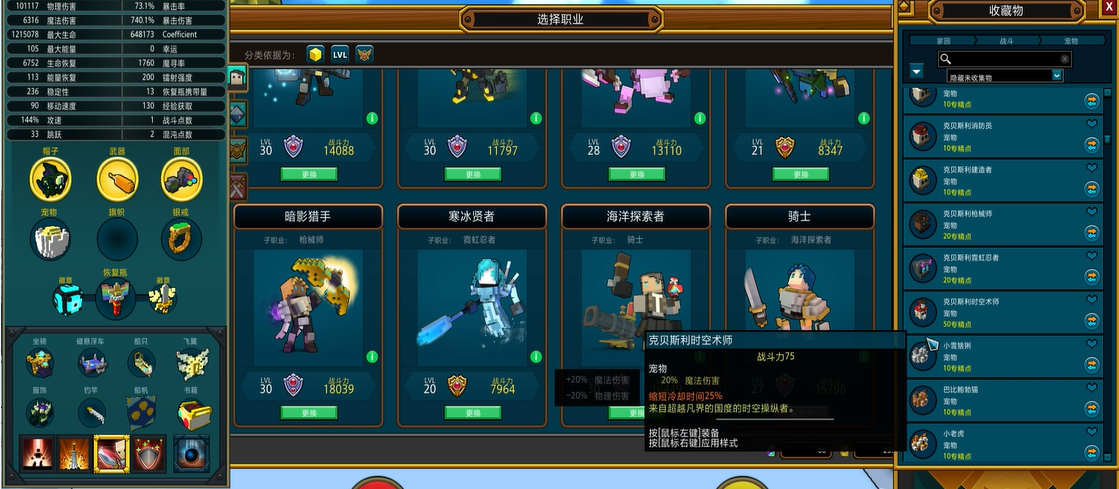Show info for the Shadow Hunter class
The width and height of the screenshot is (1119, 489).
click(371, 357)
